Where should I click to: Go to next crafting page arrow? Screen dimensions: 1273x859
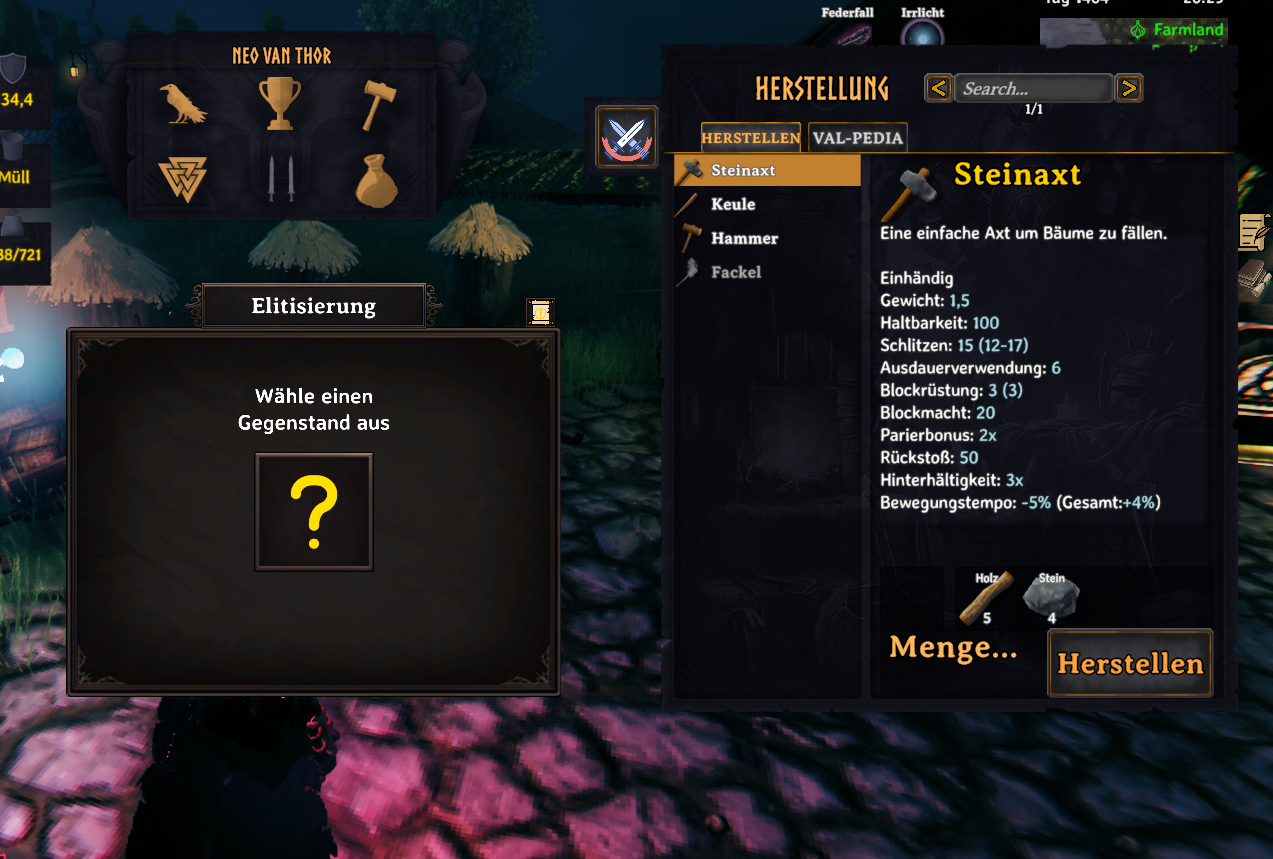pyautogui.click(x=1128, y=89)
